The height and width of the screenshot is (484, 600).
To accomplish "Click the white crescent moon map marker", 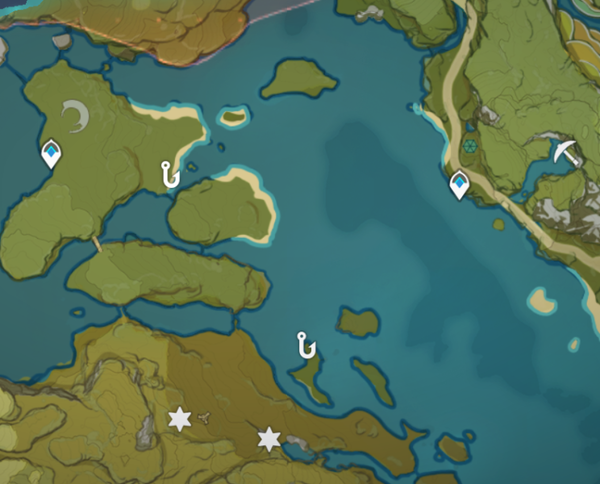I will point(76,118).
